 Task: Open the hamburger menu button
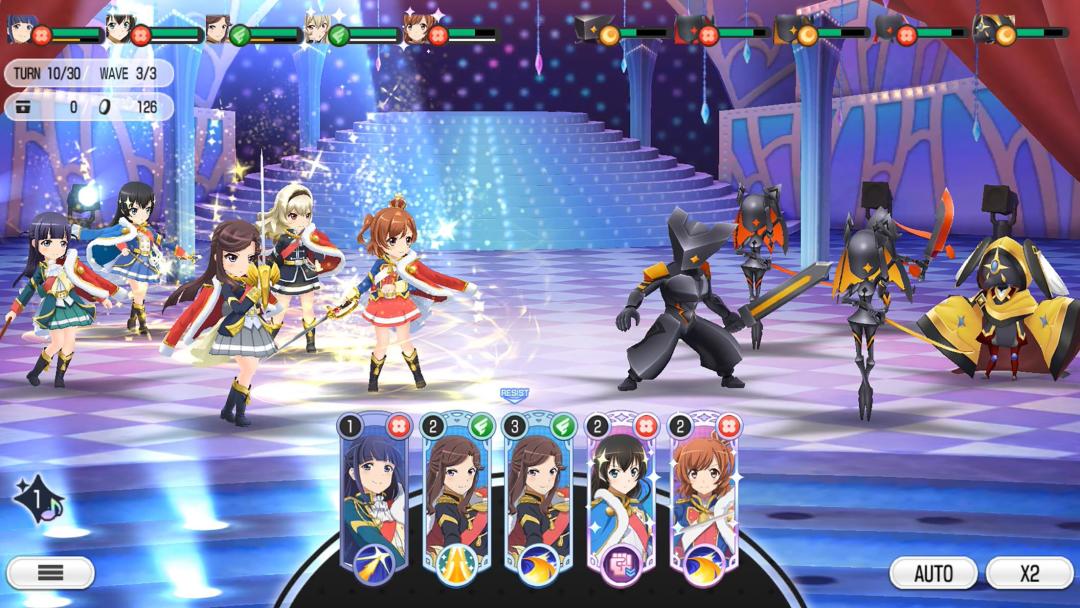50,573
